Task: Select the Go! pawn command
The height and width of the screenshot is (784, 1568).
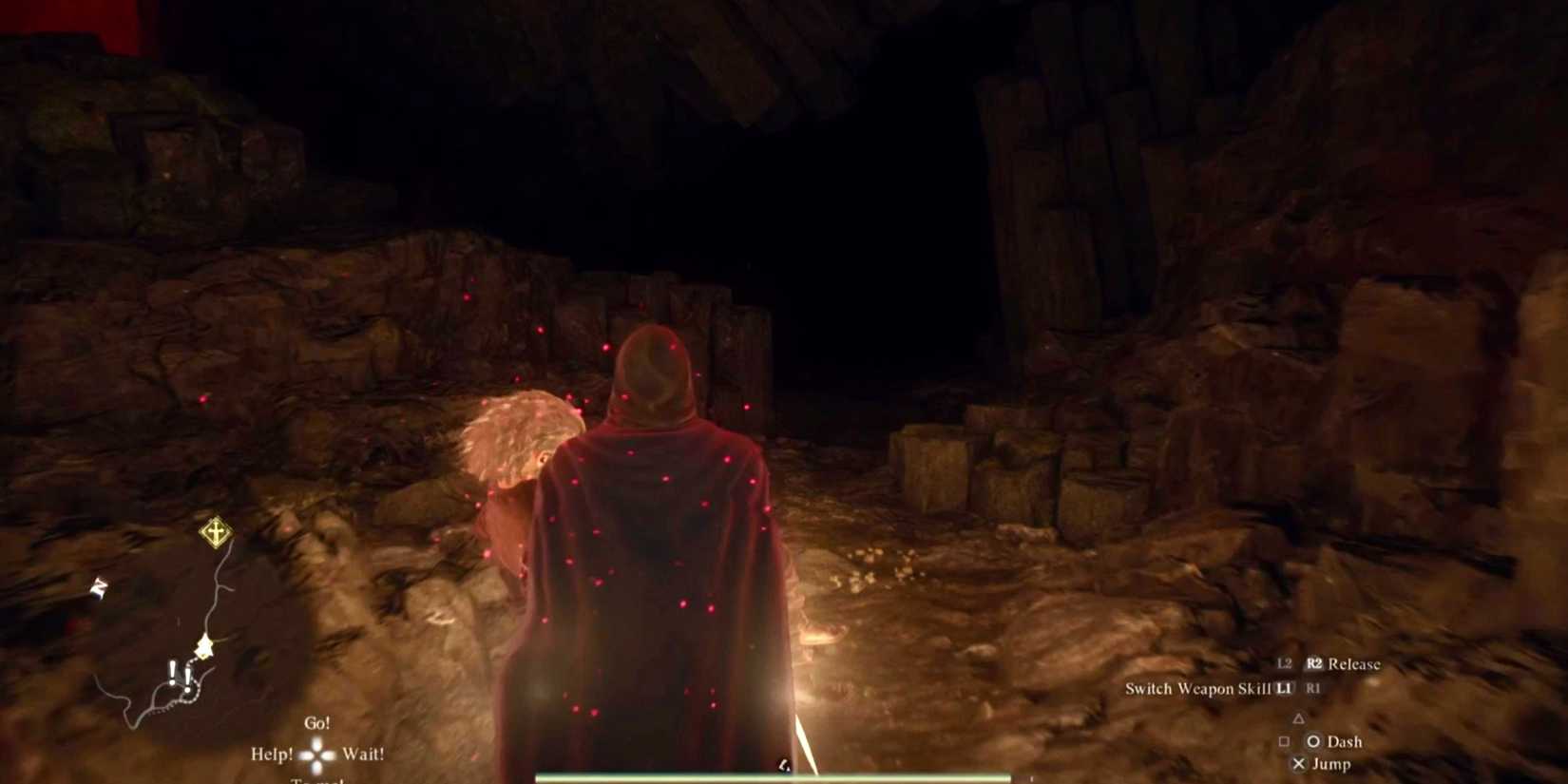Action: [x=317, y=721]
